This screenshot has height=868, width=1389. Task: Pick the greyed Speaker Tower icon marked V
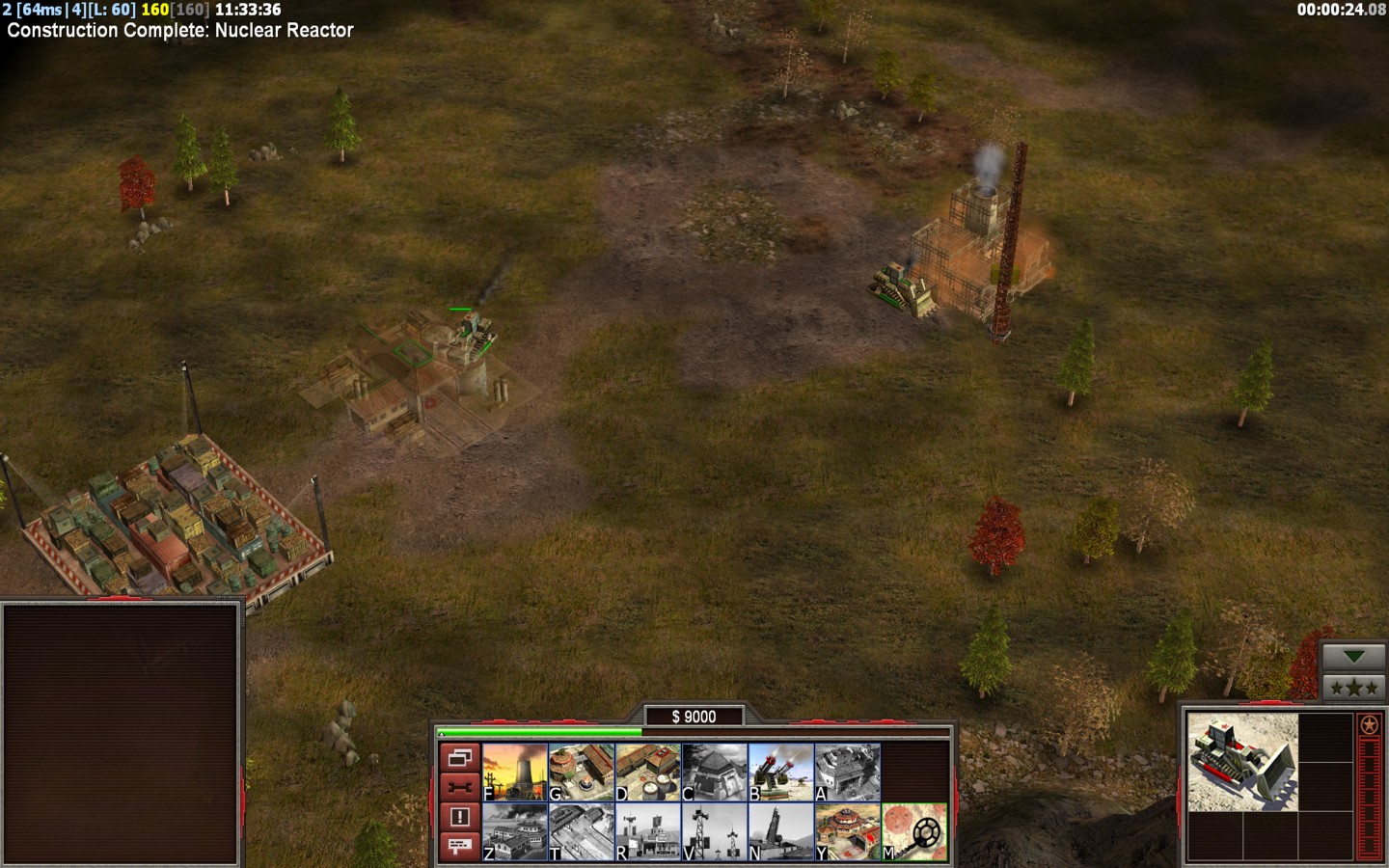pyautogui.click(x=715, y=831)
